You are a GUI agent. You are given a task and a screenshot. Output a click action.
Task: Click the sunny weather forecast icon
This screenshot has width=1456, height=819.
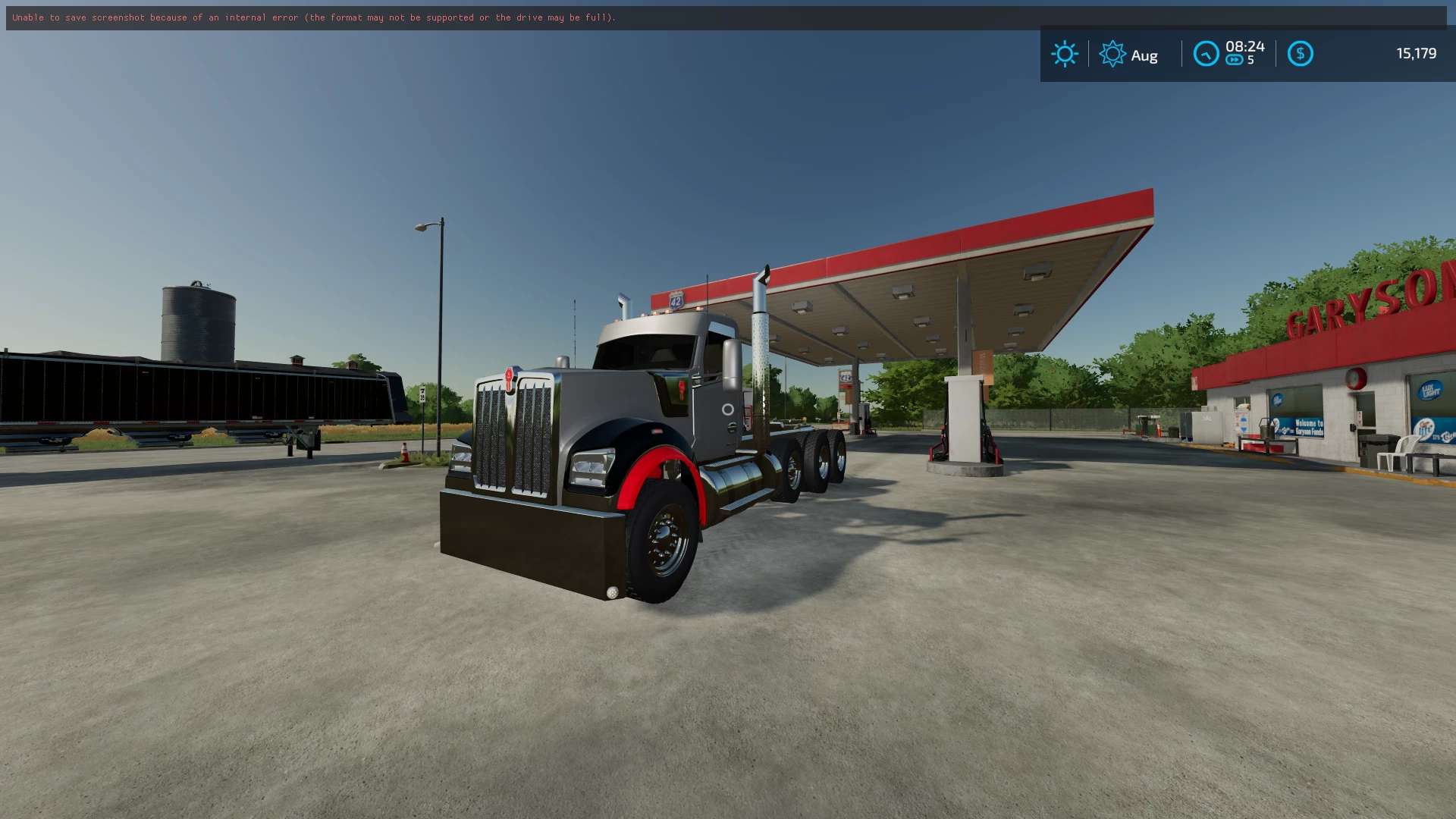1065,54
